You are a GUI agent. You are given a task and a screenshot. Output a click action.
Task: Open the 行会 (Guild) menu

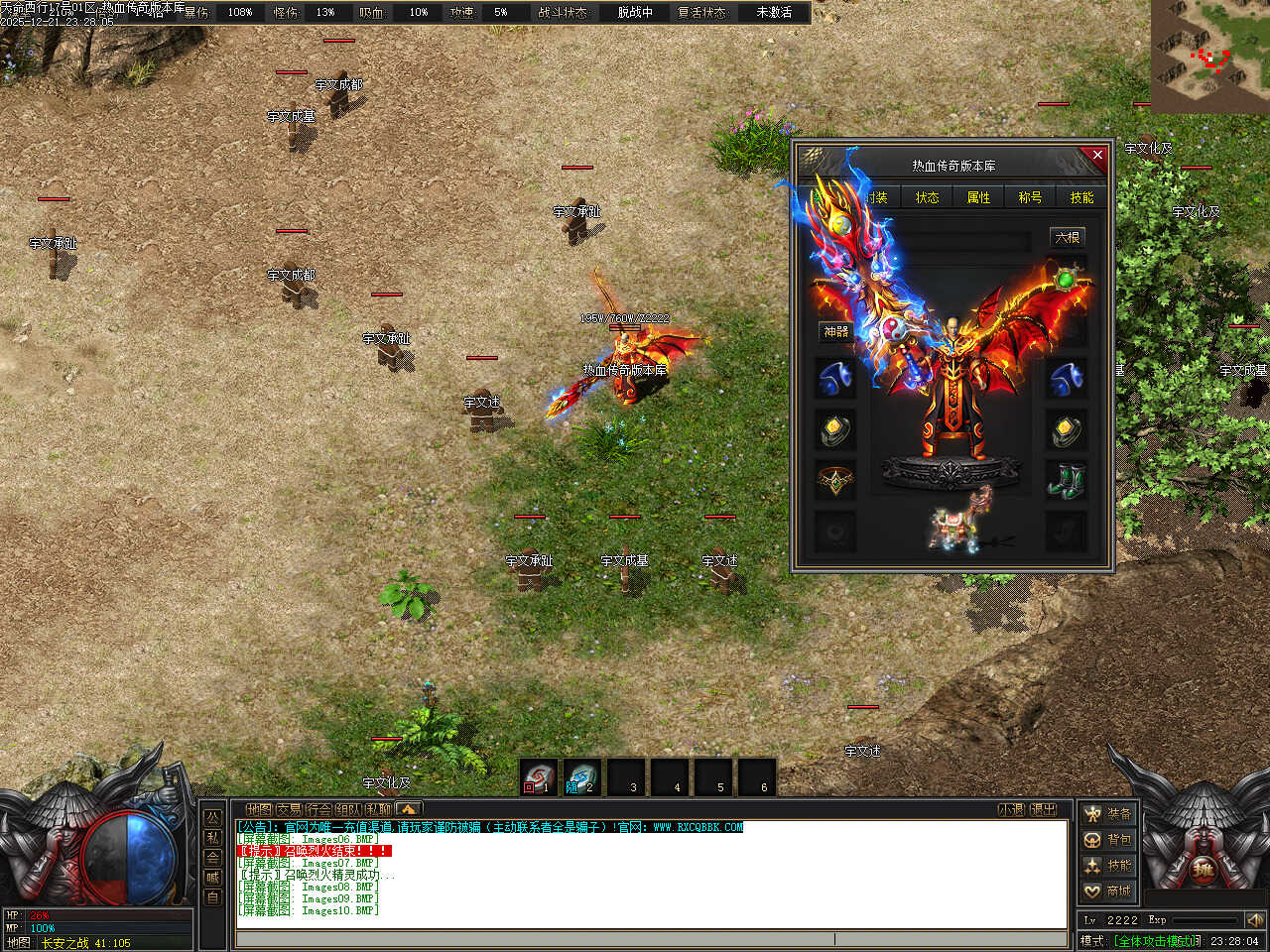319,809
